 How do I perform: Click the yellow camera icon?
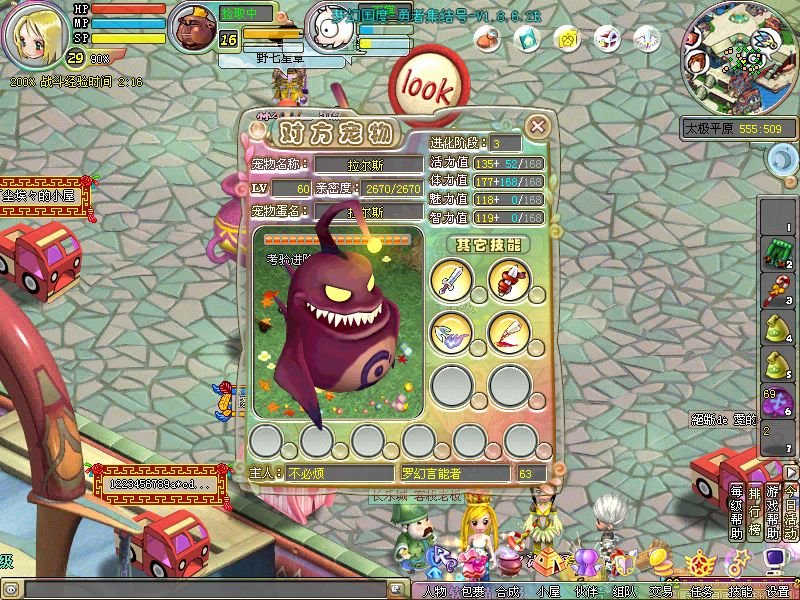[567, 39]
